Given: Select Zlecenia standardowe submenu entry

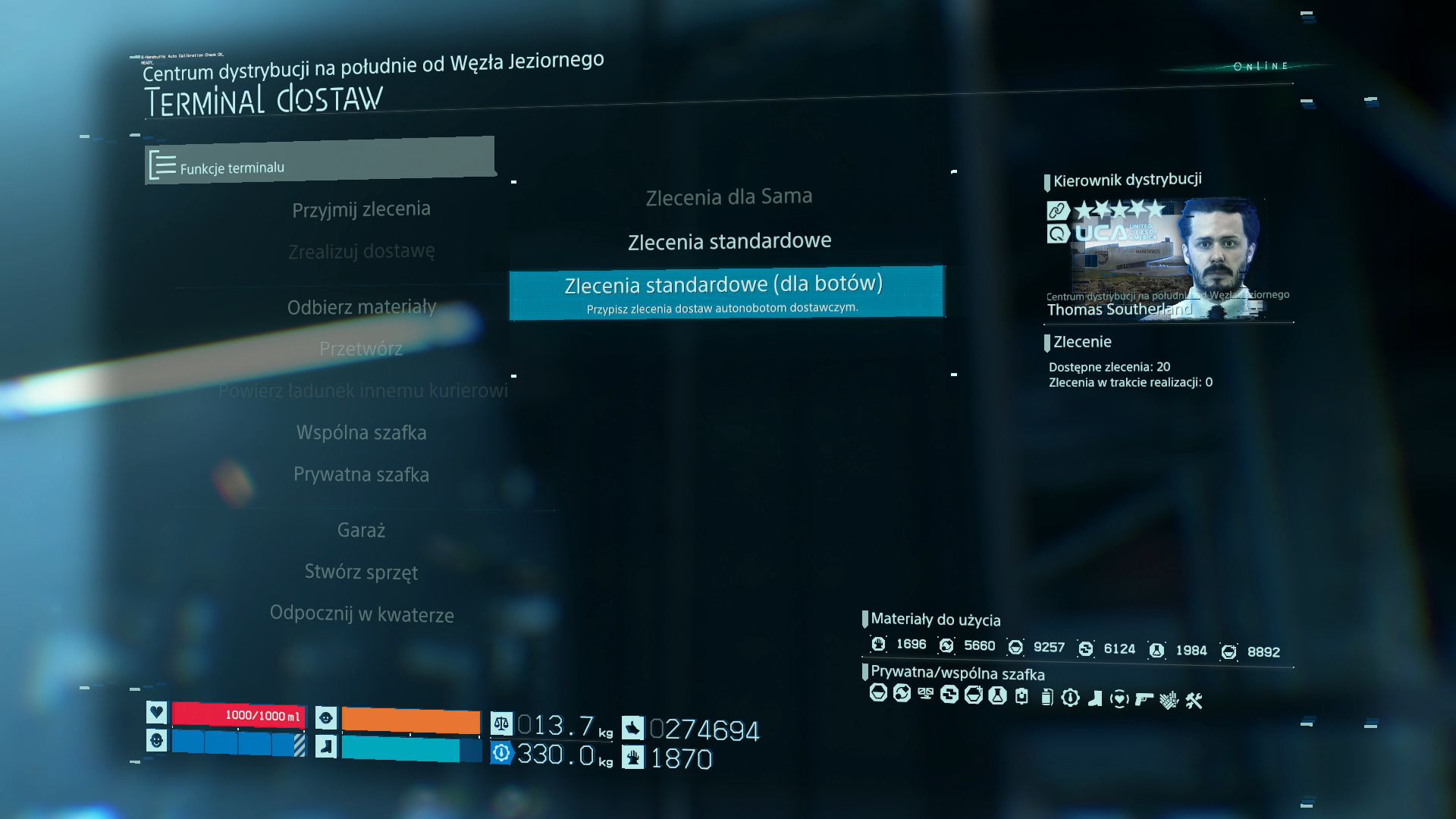Looking at the screenshot, I should click(x=729, y=242).
